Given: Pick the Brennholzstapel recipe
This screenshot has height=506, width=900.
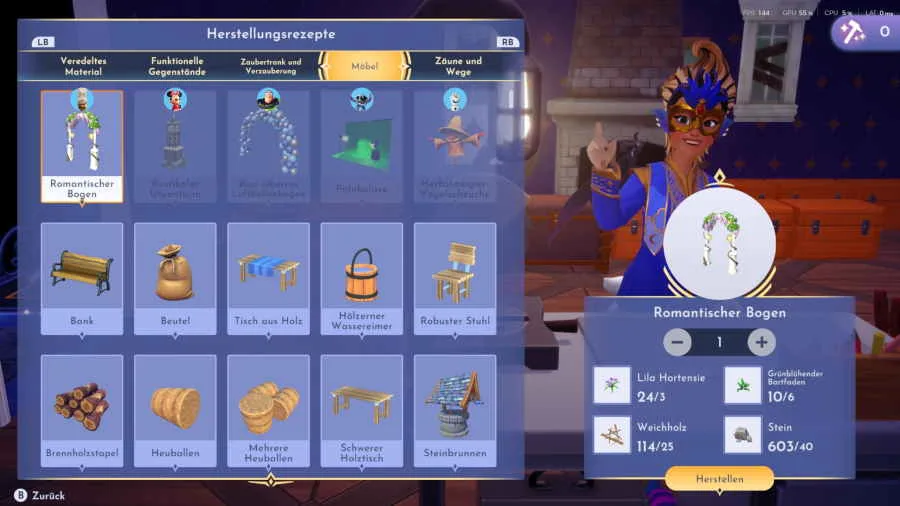Looking at the screenshot, I should pos(82,410).
